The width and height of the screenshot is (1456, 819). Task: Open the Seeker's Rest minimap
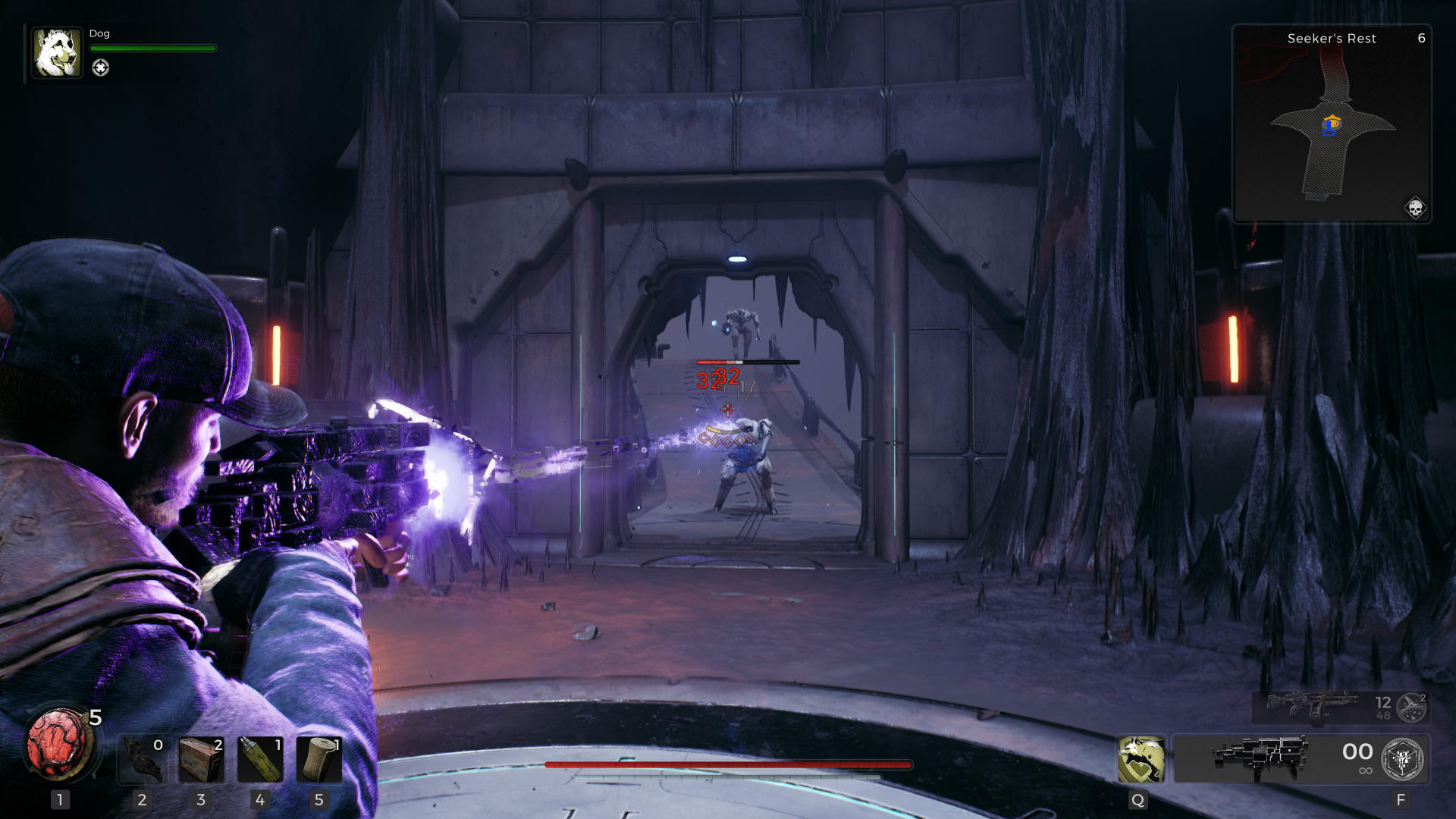pyautogui.click(x=1332, y=125)
